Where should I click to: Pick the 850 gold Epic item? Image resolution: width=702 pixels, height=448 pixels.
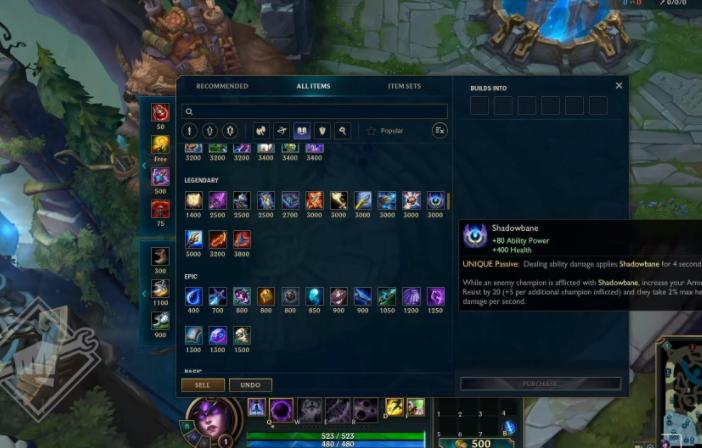tap(314, 297)
